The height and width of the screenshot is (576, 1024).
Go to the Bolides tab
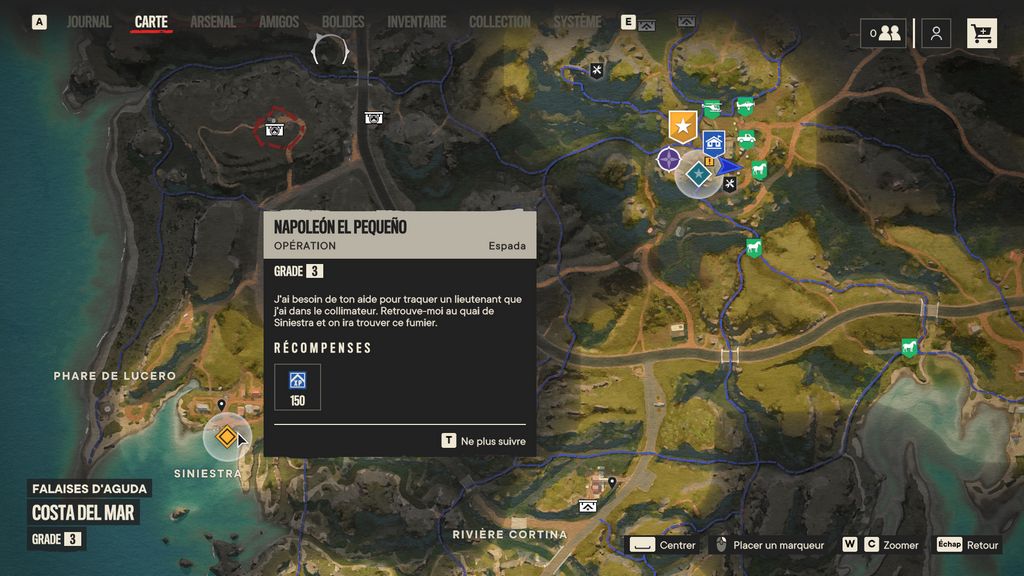pos(343,21)
